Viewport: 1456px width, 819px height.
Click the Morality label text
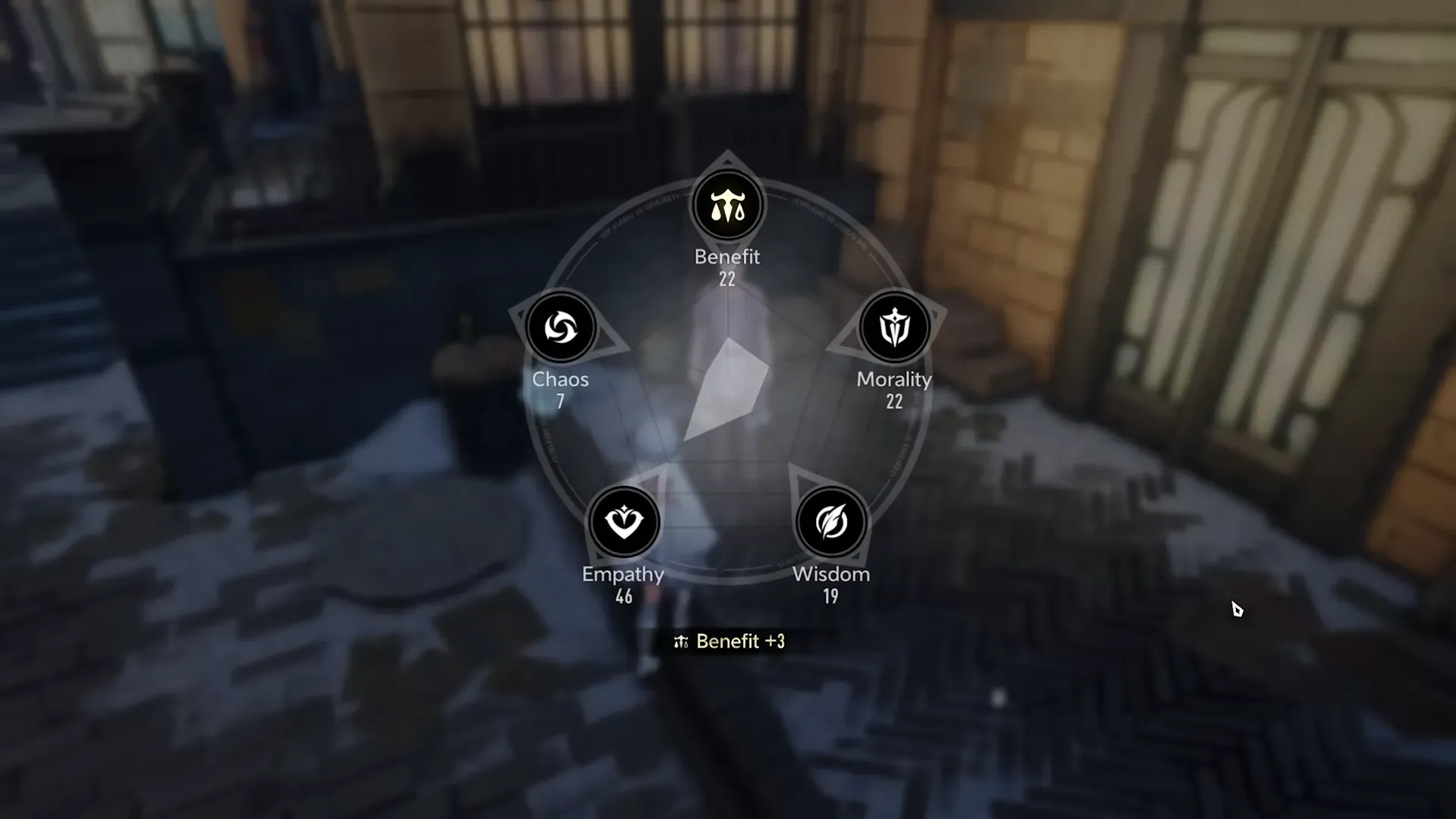tap(895, 380)
